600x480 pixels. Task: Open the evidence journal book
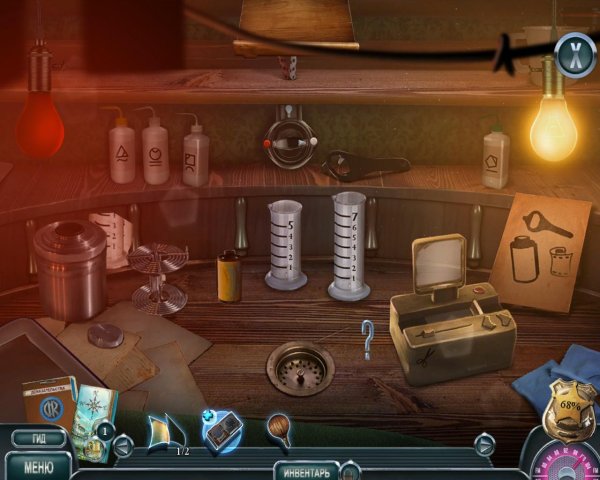click(x=49, y=403)
